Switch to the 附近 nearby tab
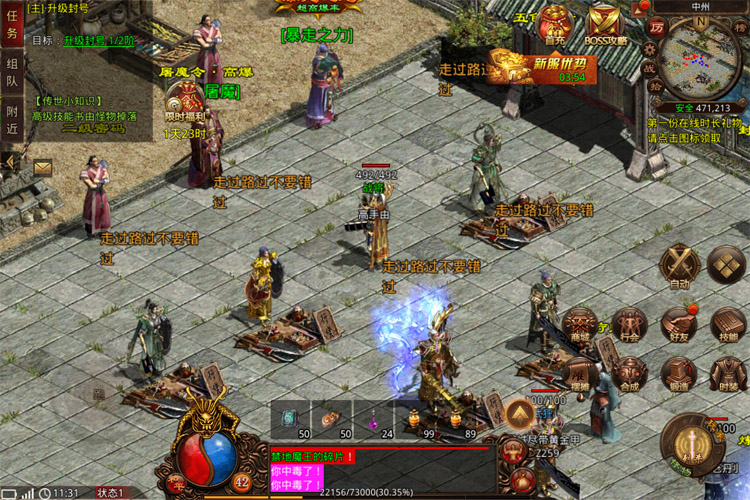The height and width of the screenshot is (500, 750). (x=12, y=120)
